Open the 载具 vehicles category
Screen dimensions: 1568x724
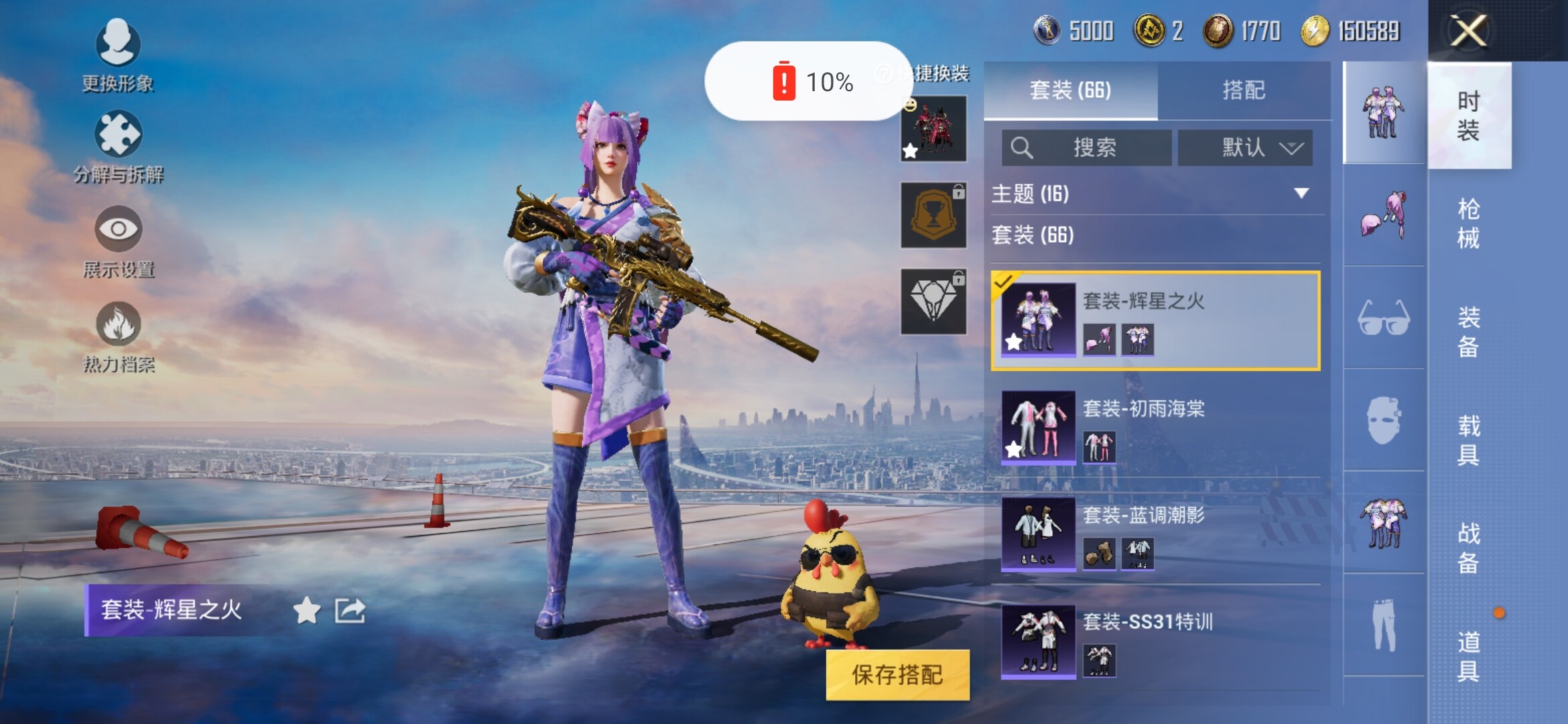point(1468,440)
